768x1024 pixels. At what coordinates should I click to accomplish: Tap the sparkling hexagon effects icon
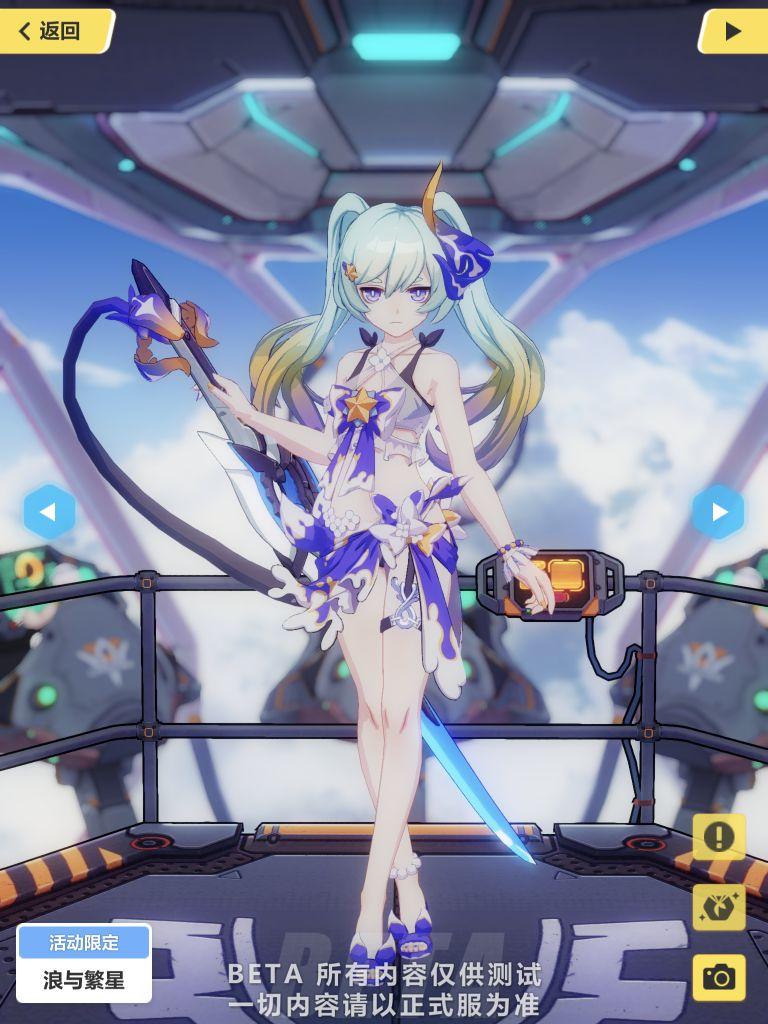718,907
